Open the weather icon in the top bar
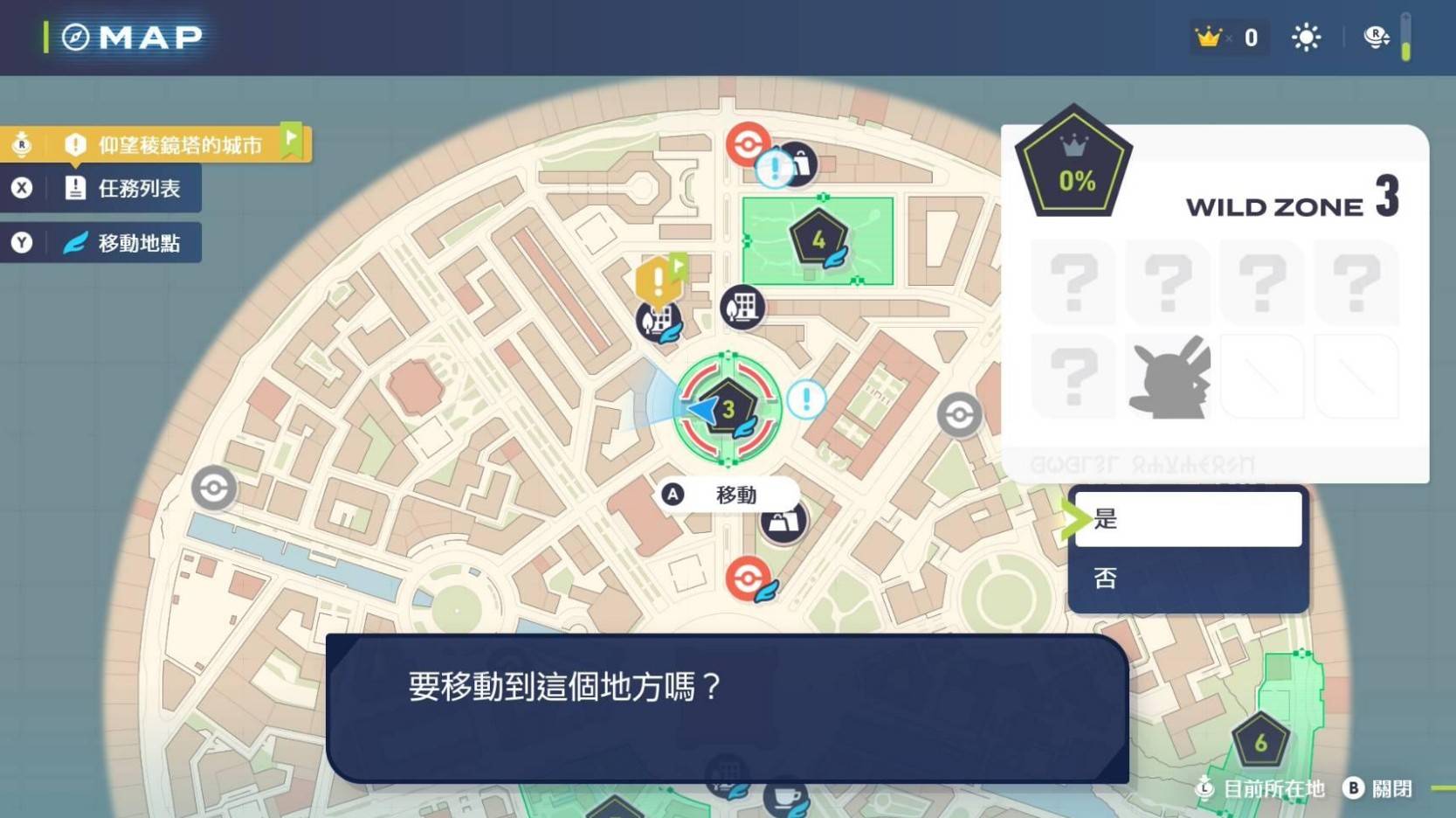1456x818 pixels. 1305,37
